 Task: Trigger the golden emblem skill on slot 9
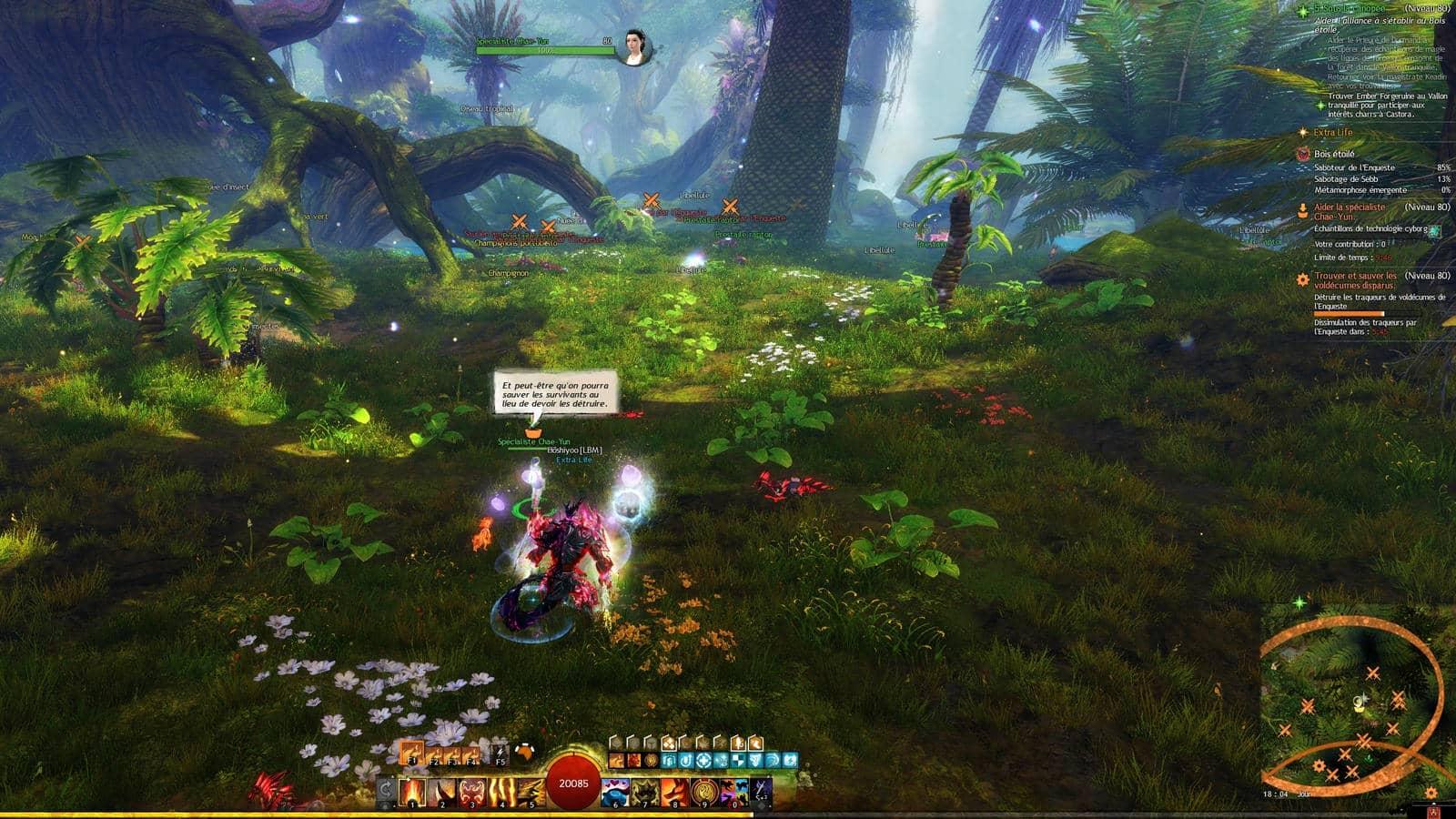click(703, 792)
